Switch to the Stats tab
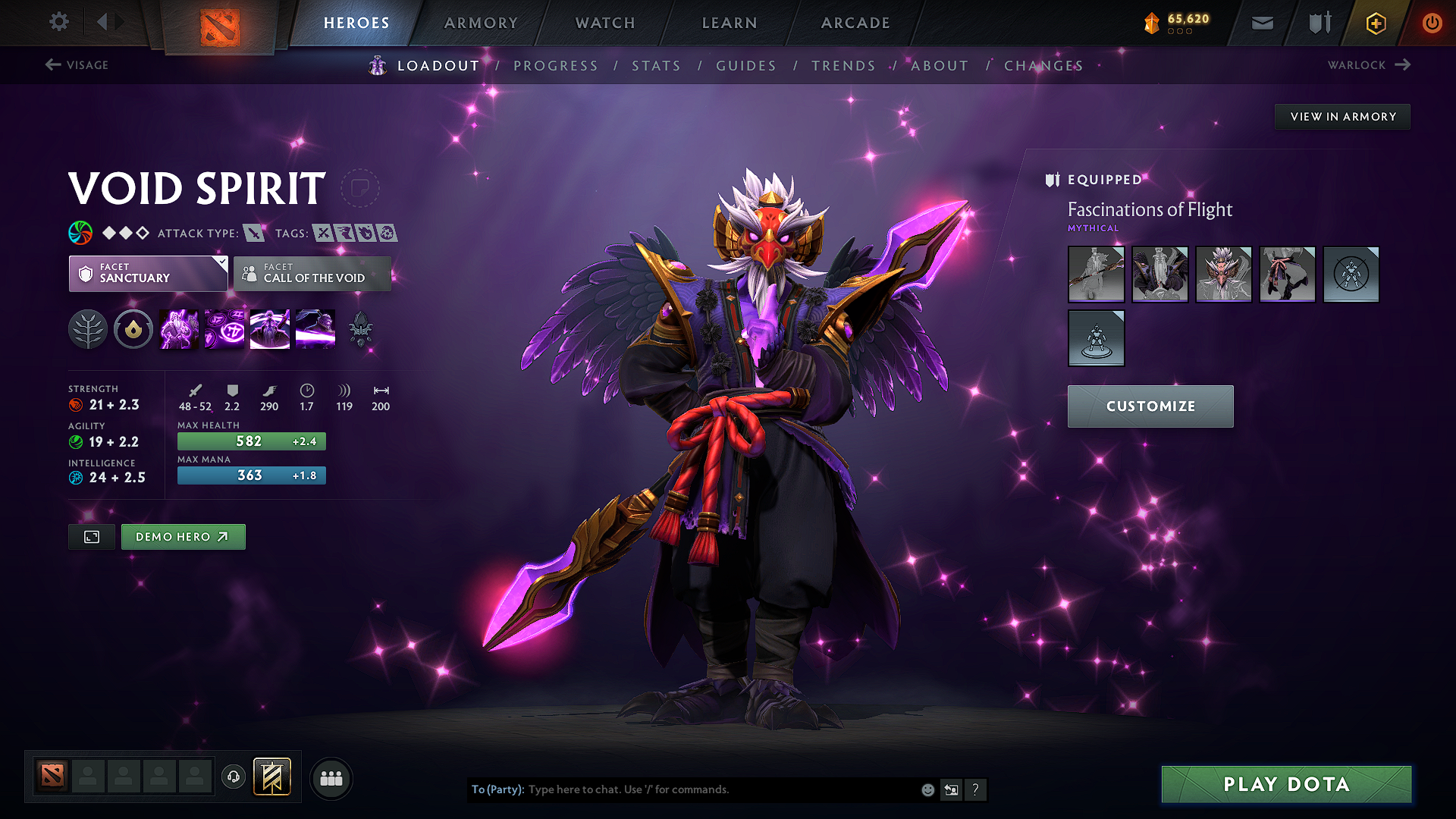The height and width of the screenshot is (819, 1456). [657, 66]
